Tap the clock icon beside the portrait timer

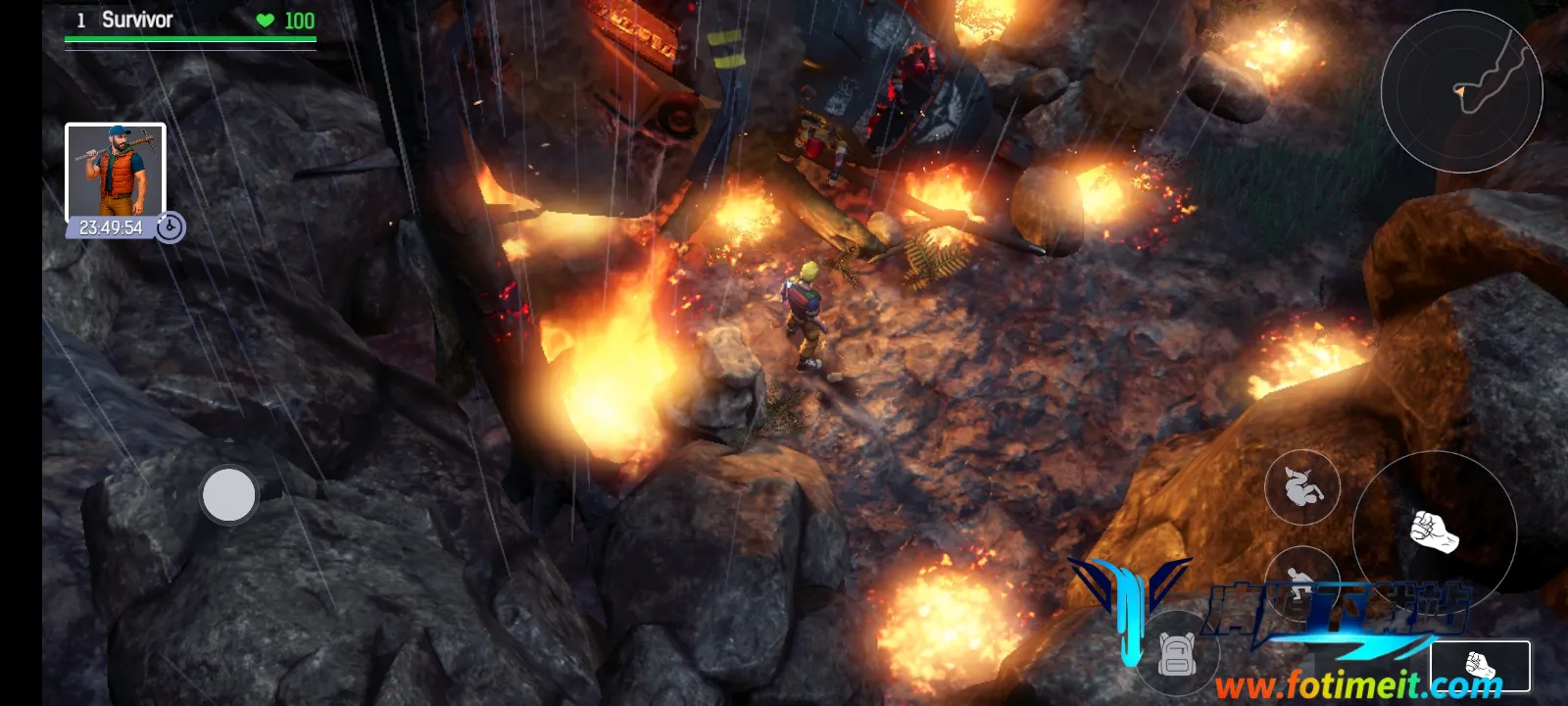(x=170, y=227)
